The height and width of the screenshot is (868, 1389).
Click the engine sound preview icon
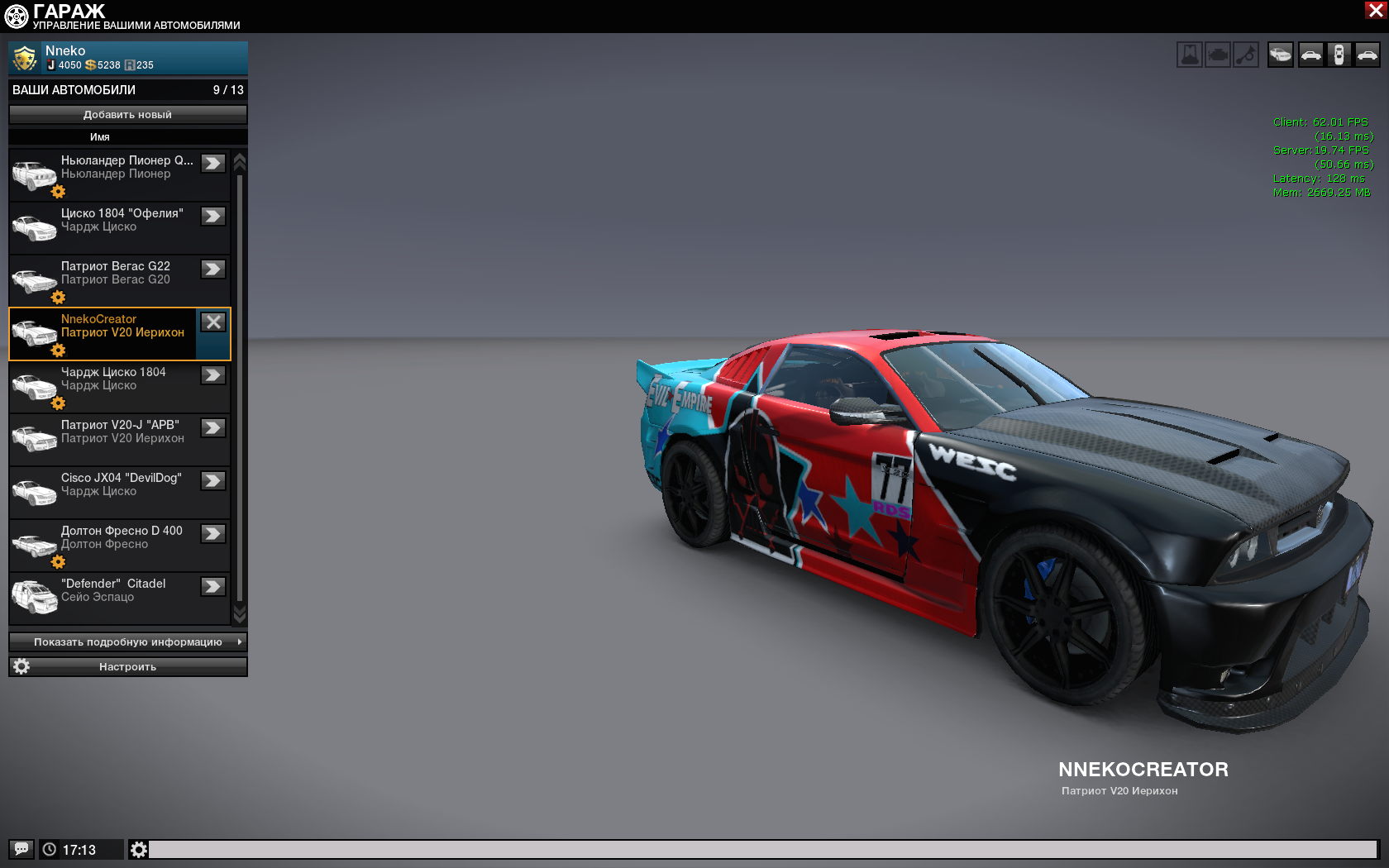tap(1218, 55)
